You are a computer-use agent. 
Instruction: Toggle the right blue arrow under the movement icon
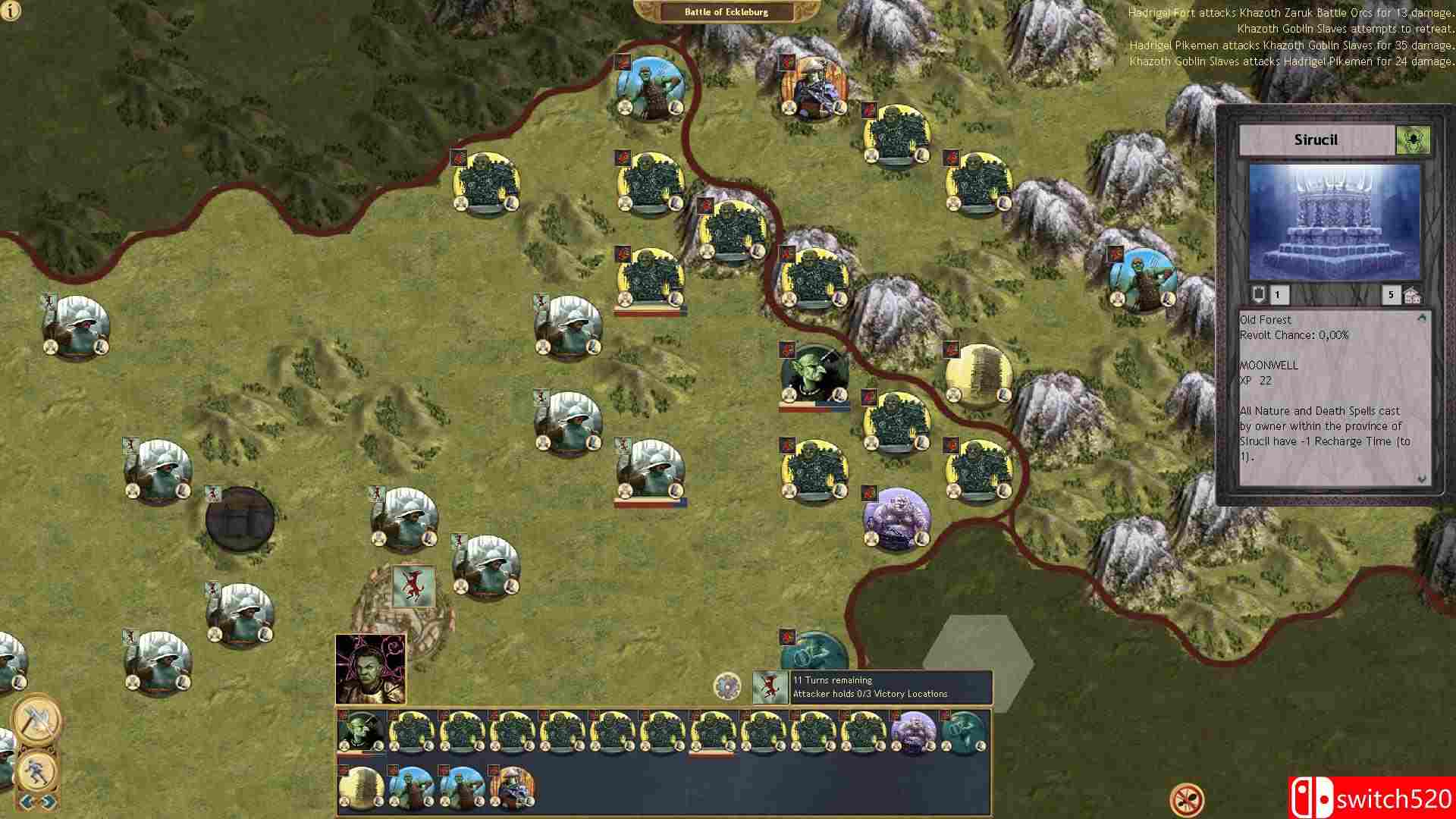(47, 802)
